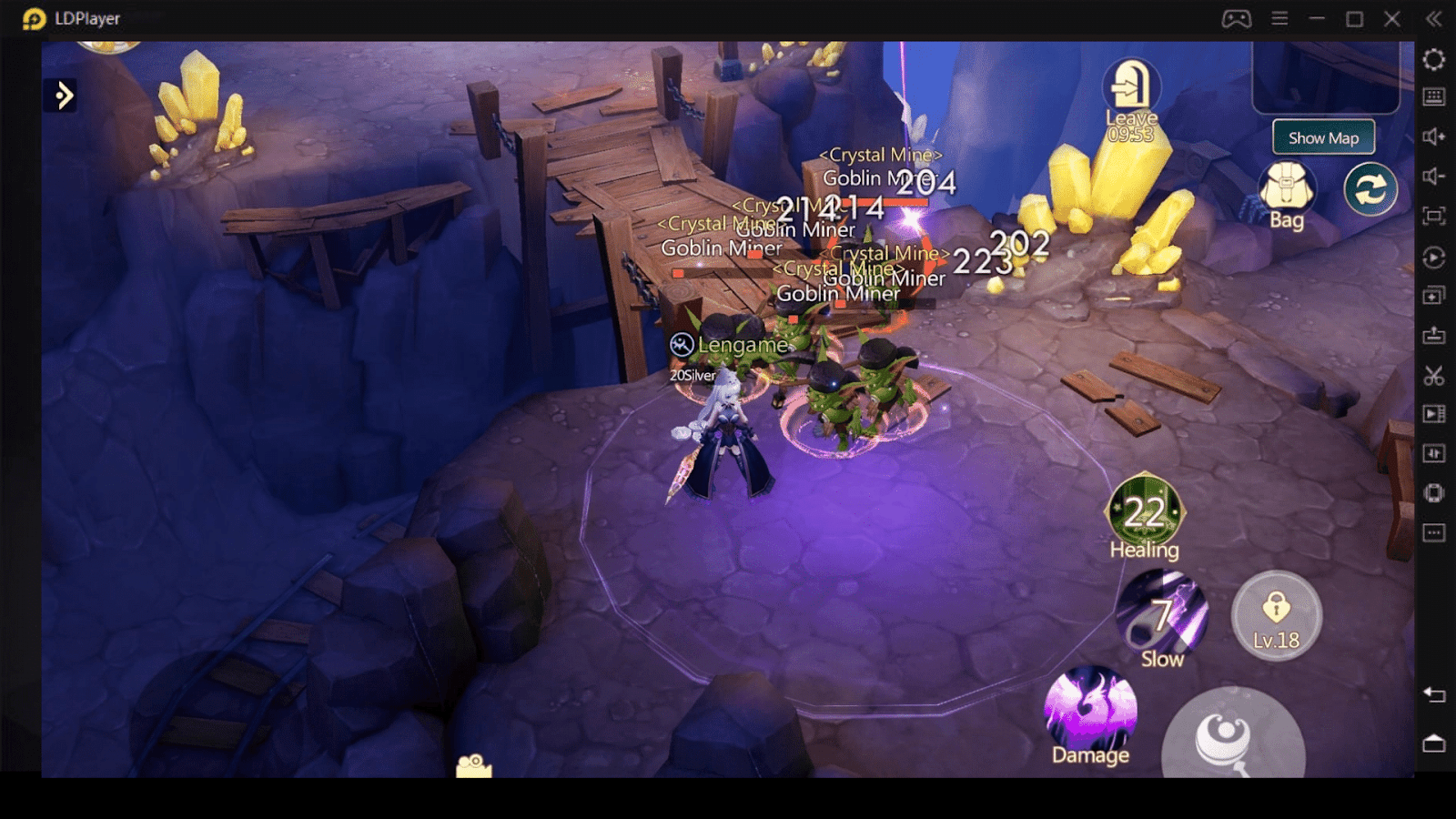Open LDPlayer settings gear

(1433, 59)
